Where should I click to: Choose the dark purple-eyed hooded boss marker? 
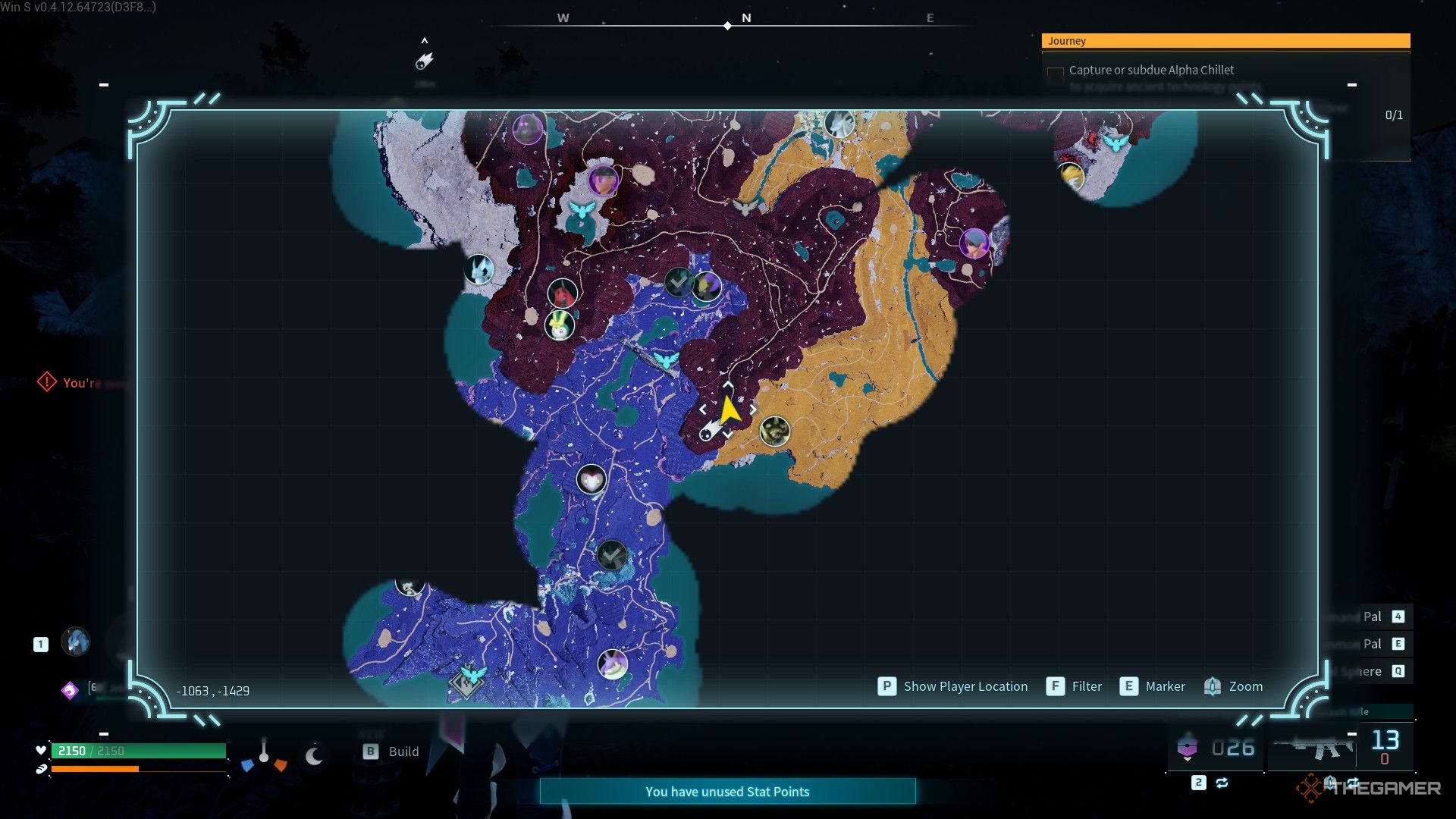tap(527, 129)
